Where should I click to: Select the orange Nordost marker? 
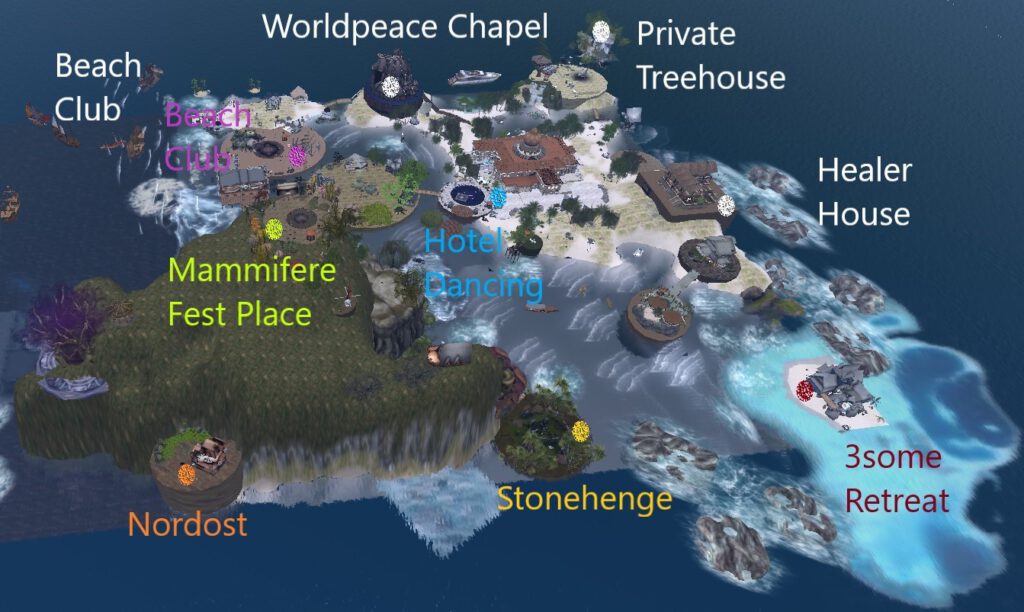(x=186, y=472)
